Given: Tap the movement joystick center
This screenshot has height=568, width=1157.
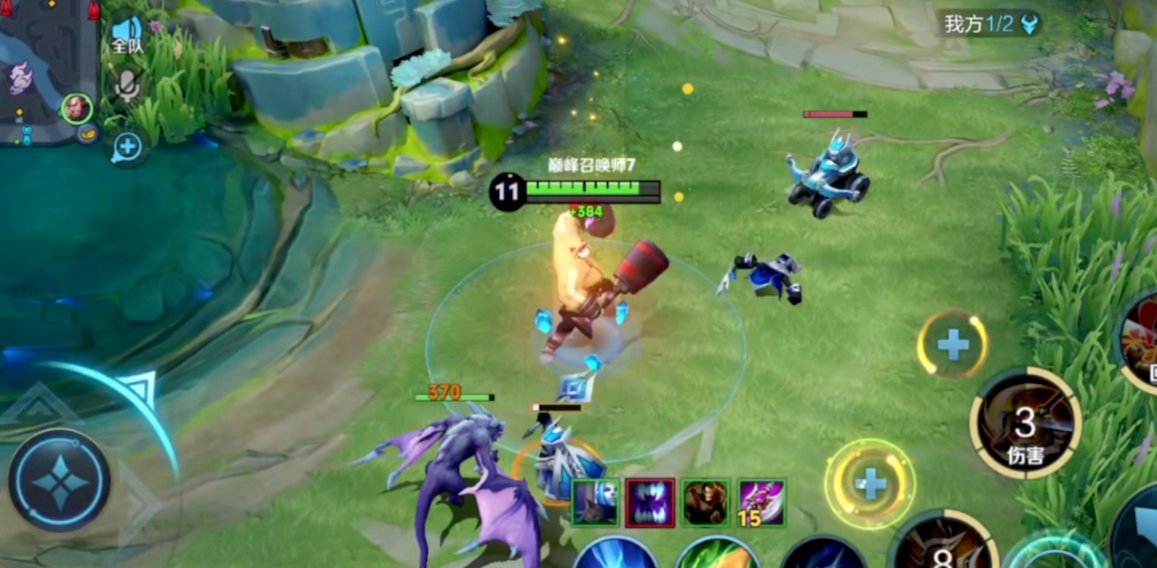Looking at the screenshot, I should pyautogui.click(x=60, y=481).
